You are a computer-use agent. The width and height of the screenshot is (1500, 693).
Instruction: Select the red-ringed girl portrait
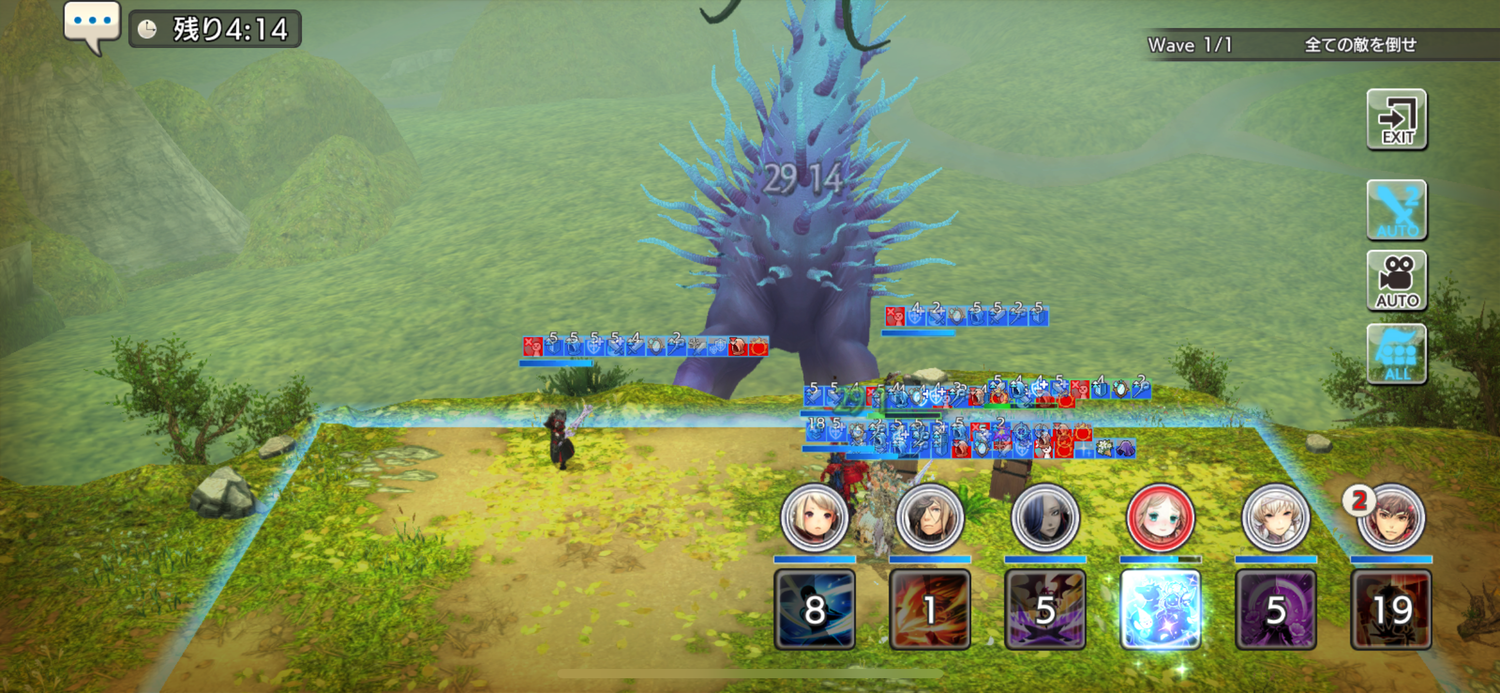tap(1160, 518)
